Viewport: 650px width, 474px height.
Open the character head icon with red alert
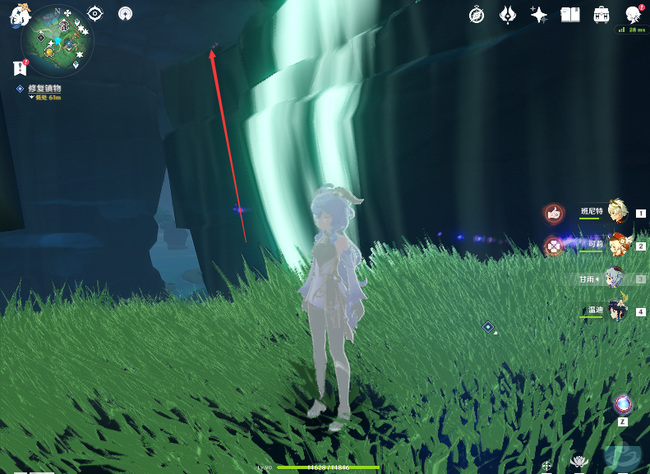632,14
